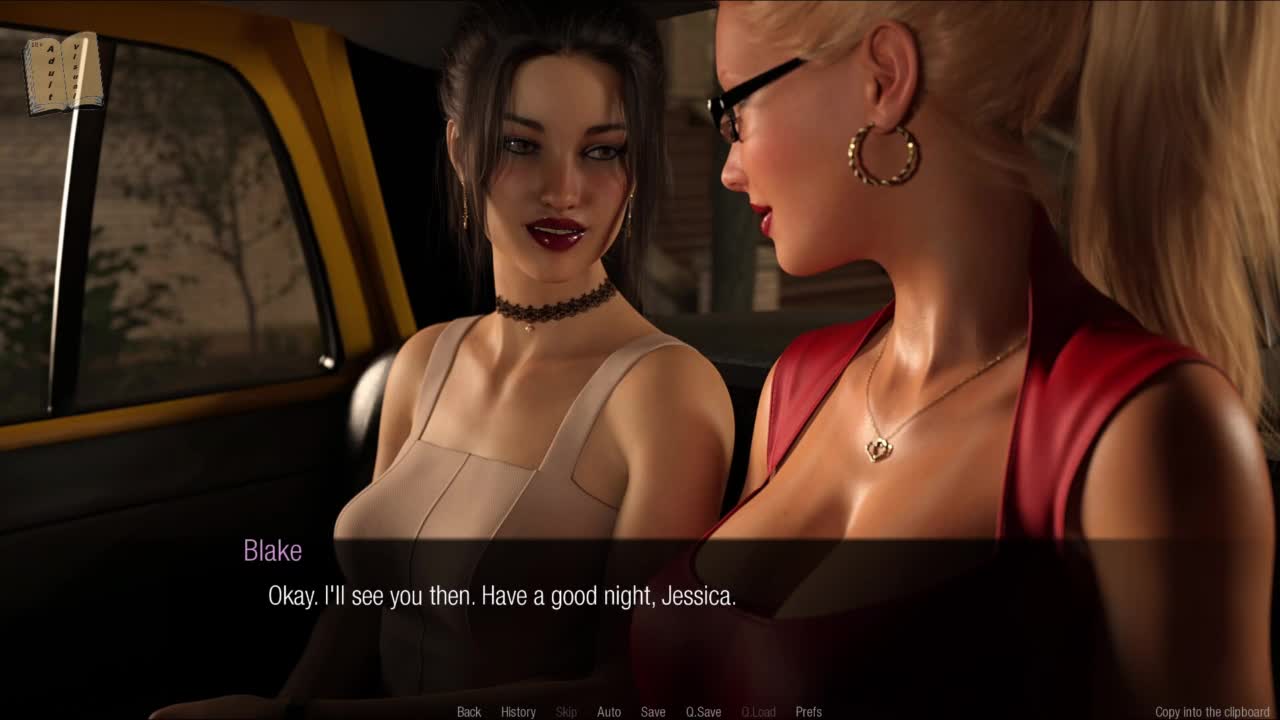
Task: Open the book icon menu
Action: coord(63,73)
